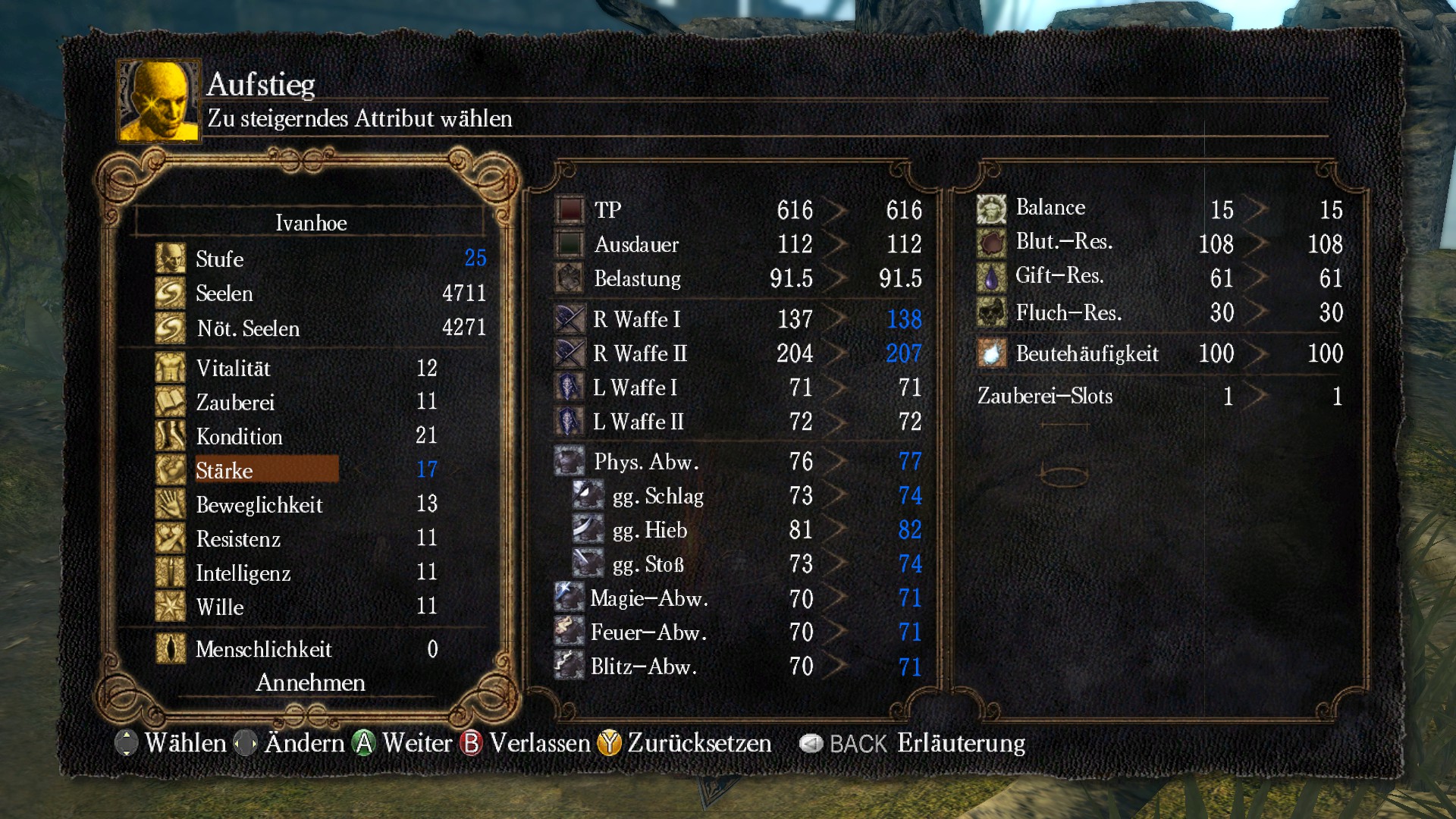This screenshot has width=1456, height=819.
Task: Click the highlighted Stärke attribute
Action: coord(265,470)
